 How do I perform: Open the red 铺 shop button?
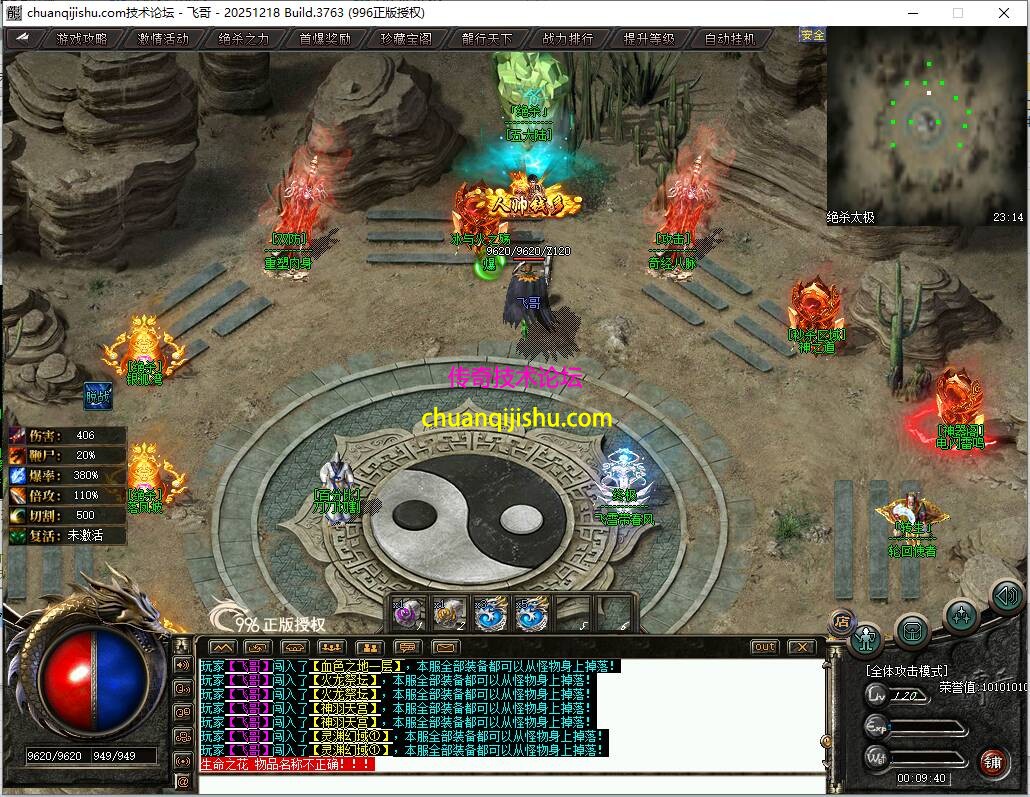(993, 762)
